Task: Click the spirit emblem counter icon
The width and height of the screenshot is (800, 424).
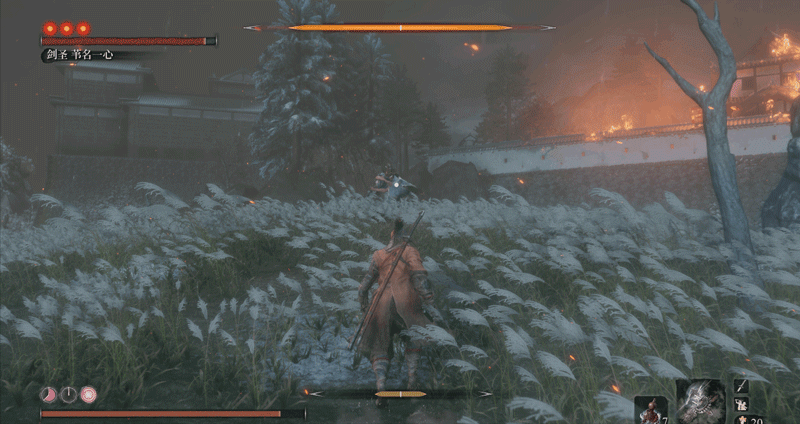Action: [x=742, y=419]
